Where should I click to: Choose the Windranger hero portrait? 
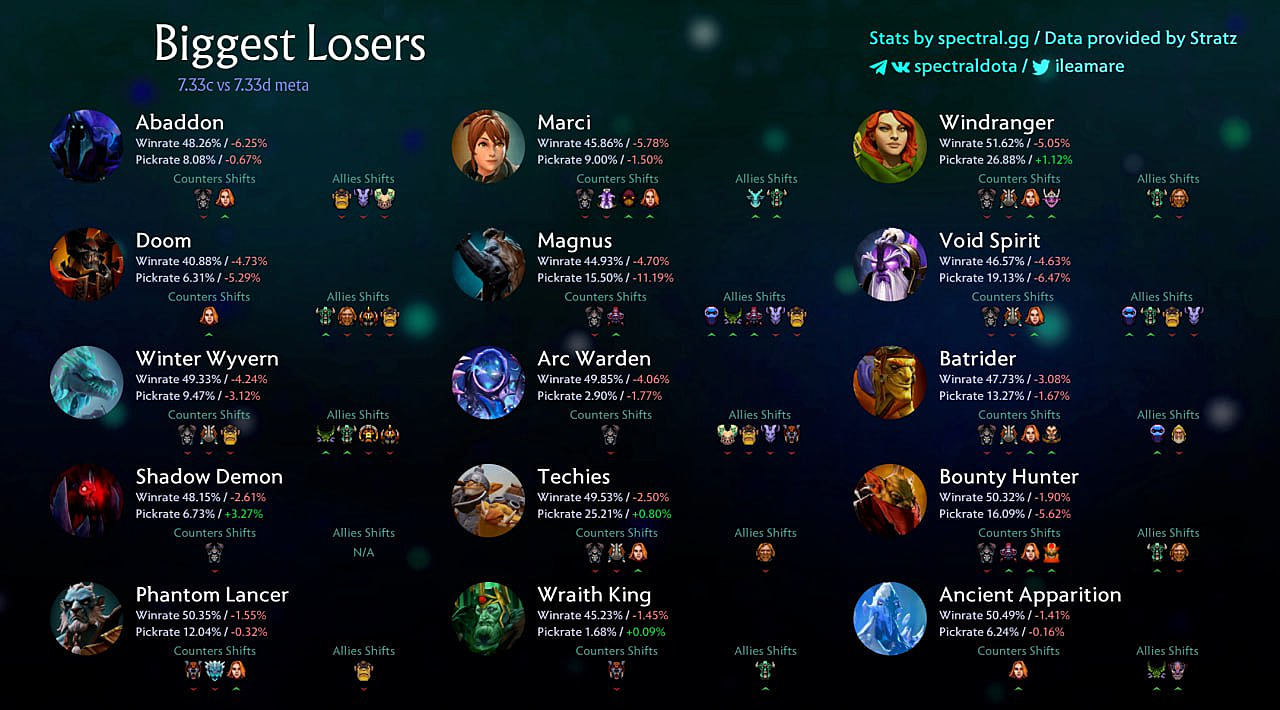[x=890, y=146]
